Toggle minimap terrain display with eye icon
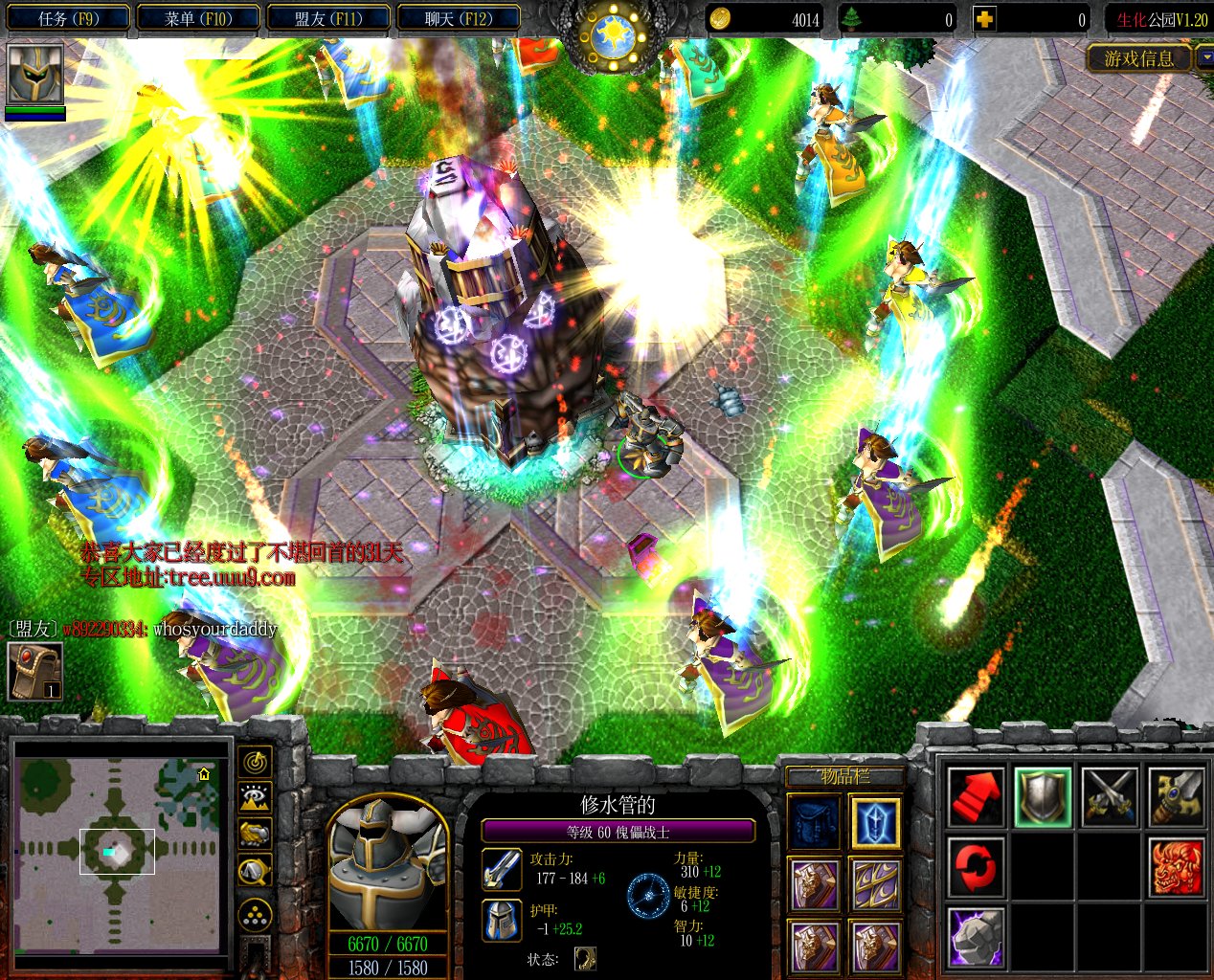 tap(256, 798)
